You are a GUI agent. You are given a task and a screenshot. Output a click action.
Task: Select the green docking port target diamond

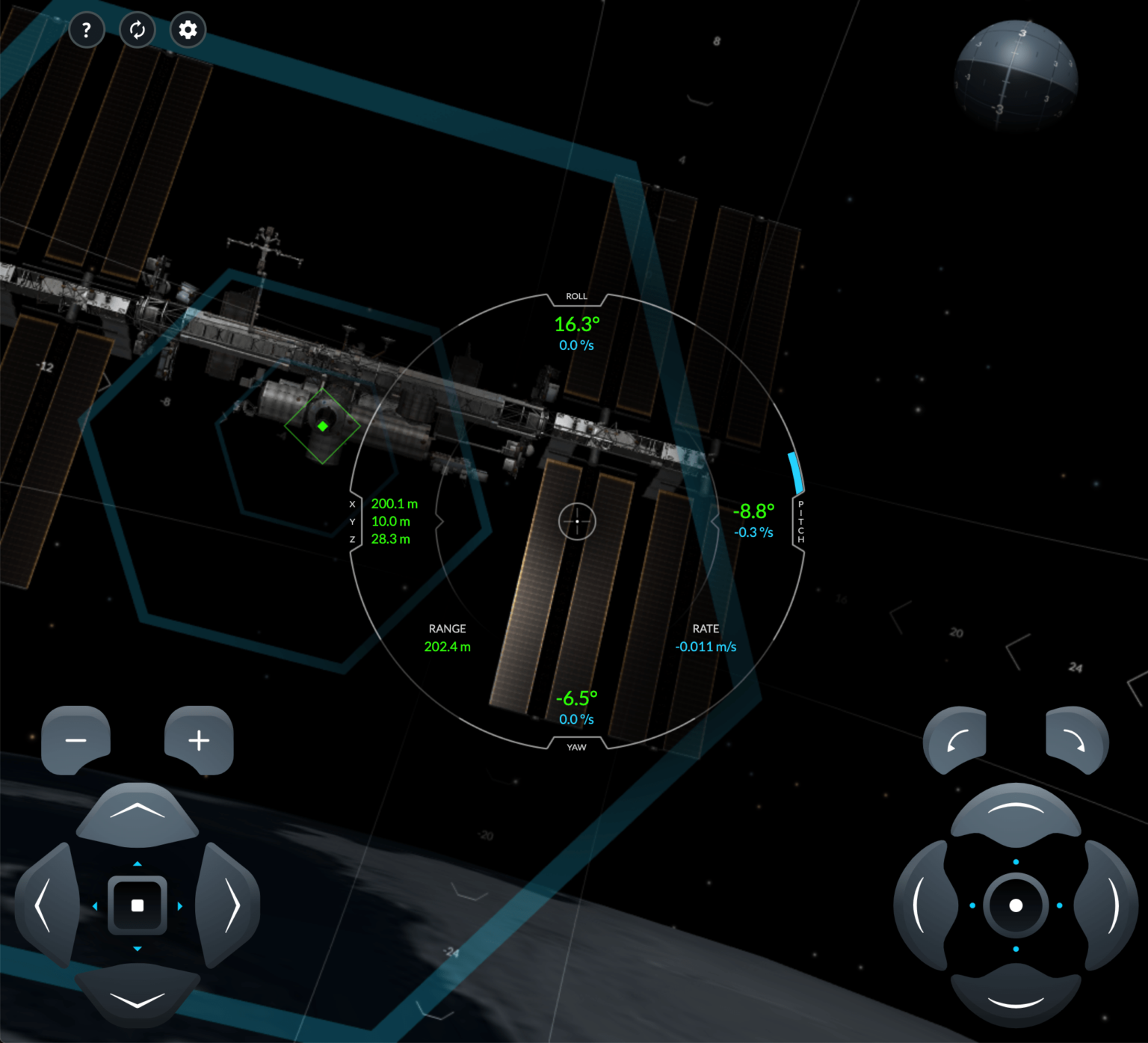(323, 426)
